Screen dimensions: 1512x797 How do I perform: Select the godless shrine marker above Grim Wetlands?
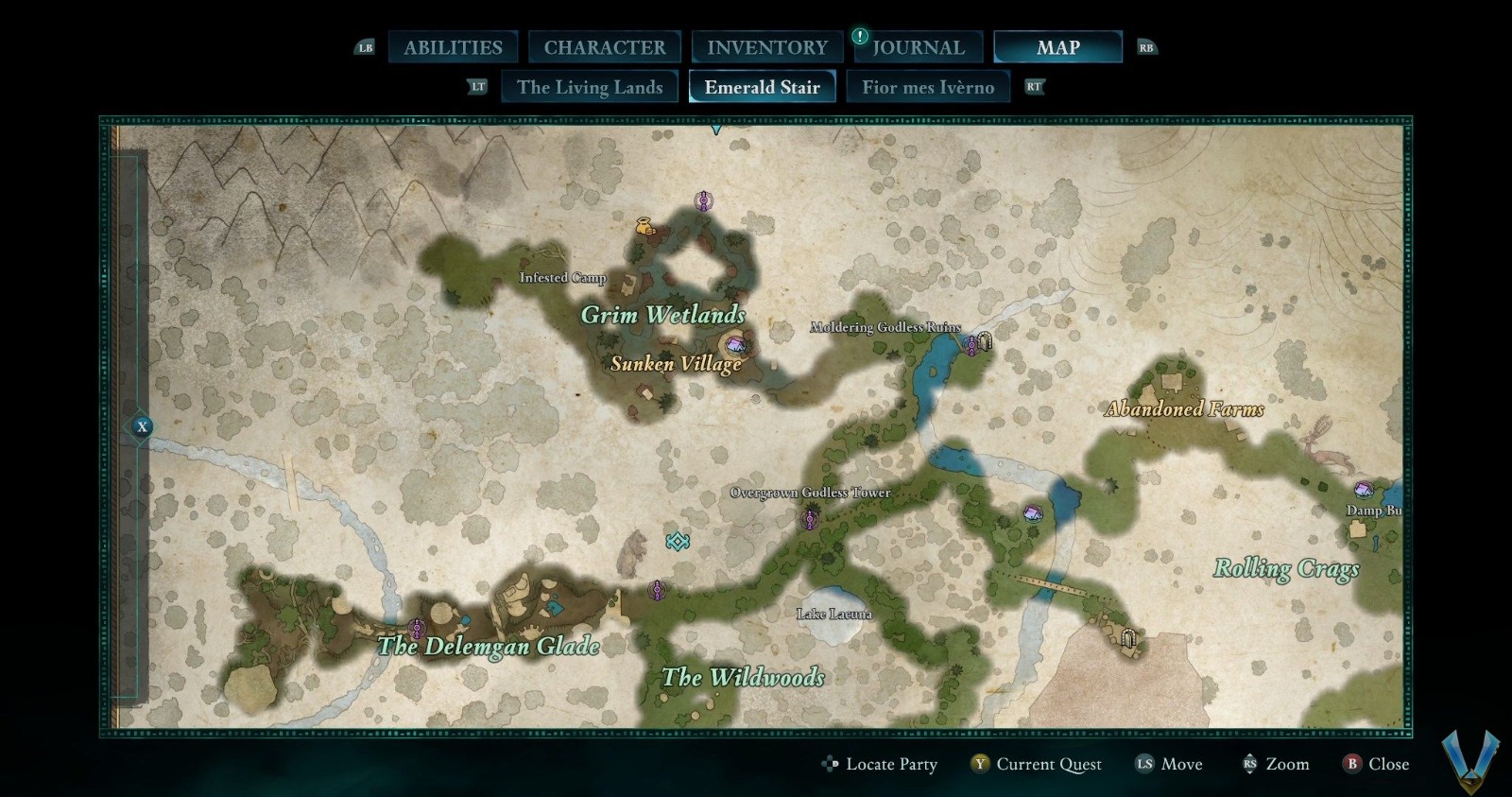(x=703, y=199)
